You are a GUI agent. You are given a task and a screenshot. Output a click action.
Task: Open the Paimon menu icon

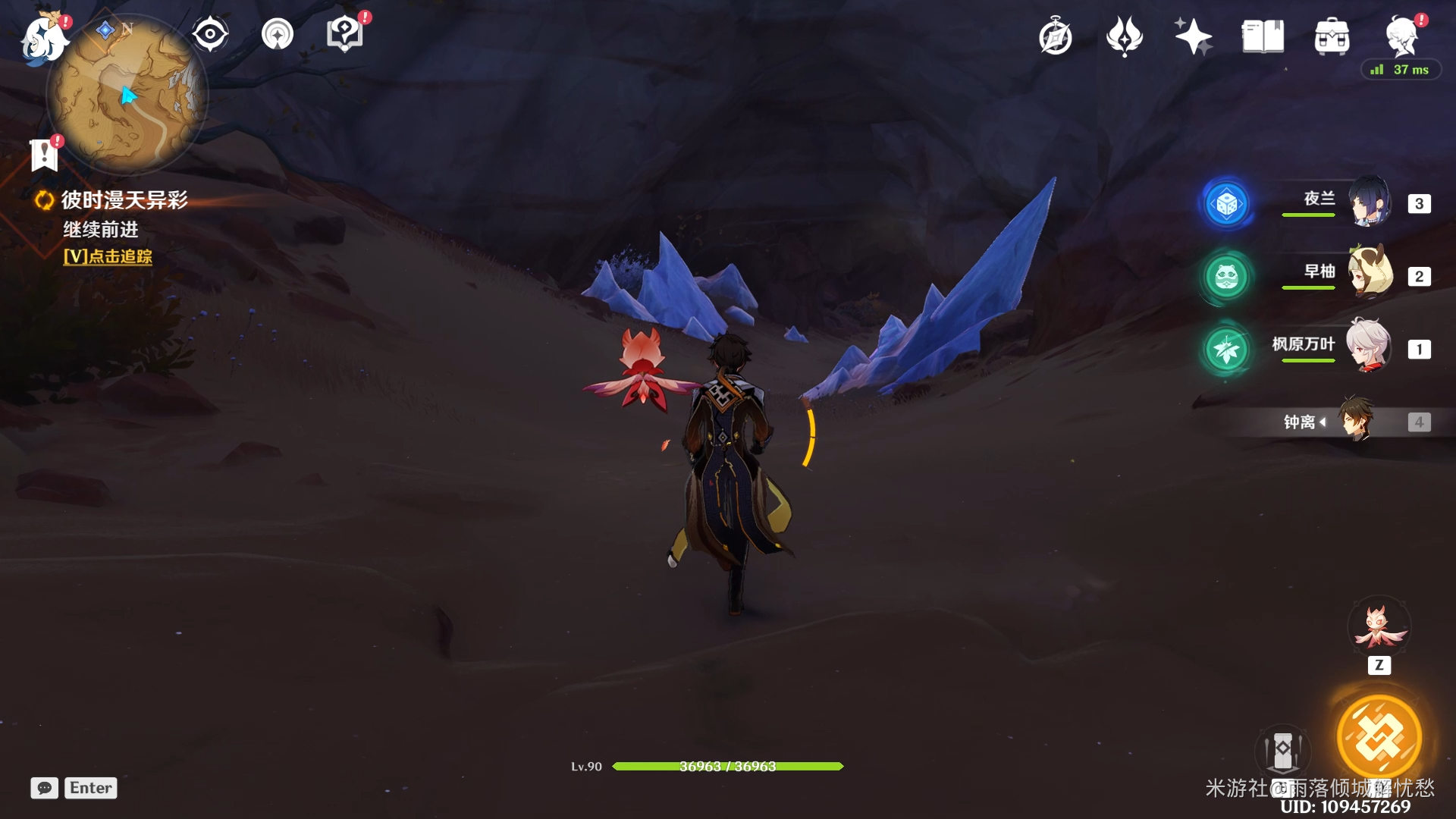pos(44,38)
